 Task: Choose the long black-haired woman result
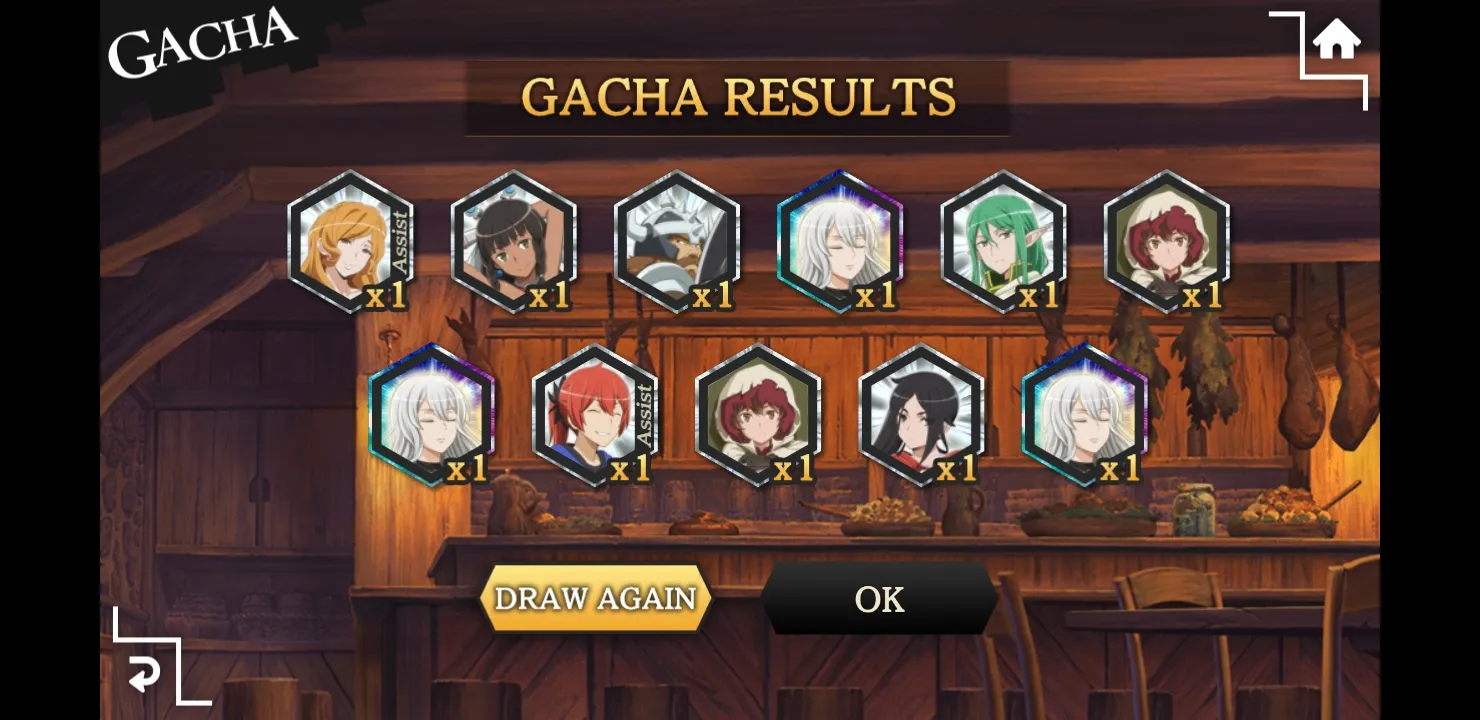click(921, 415)
